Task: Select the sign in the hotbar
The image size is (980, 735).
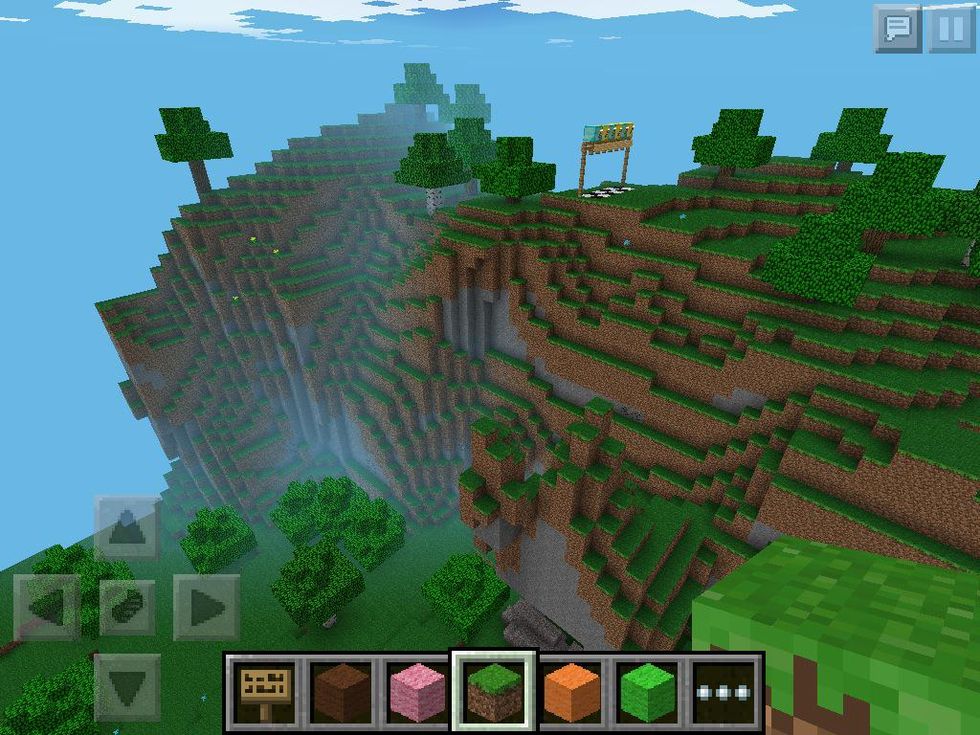Action: [x=265, y=691]
